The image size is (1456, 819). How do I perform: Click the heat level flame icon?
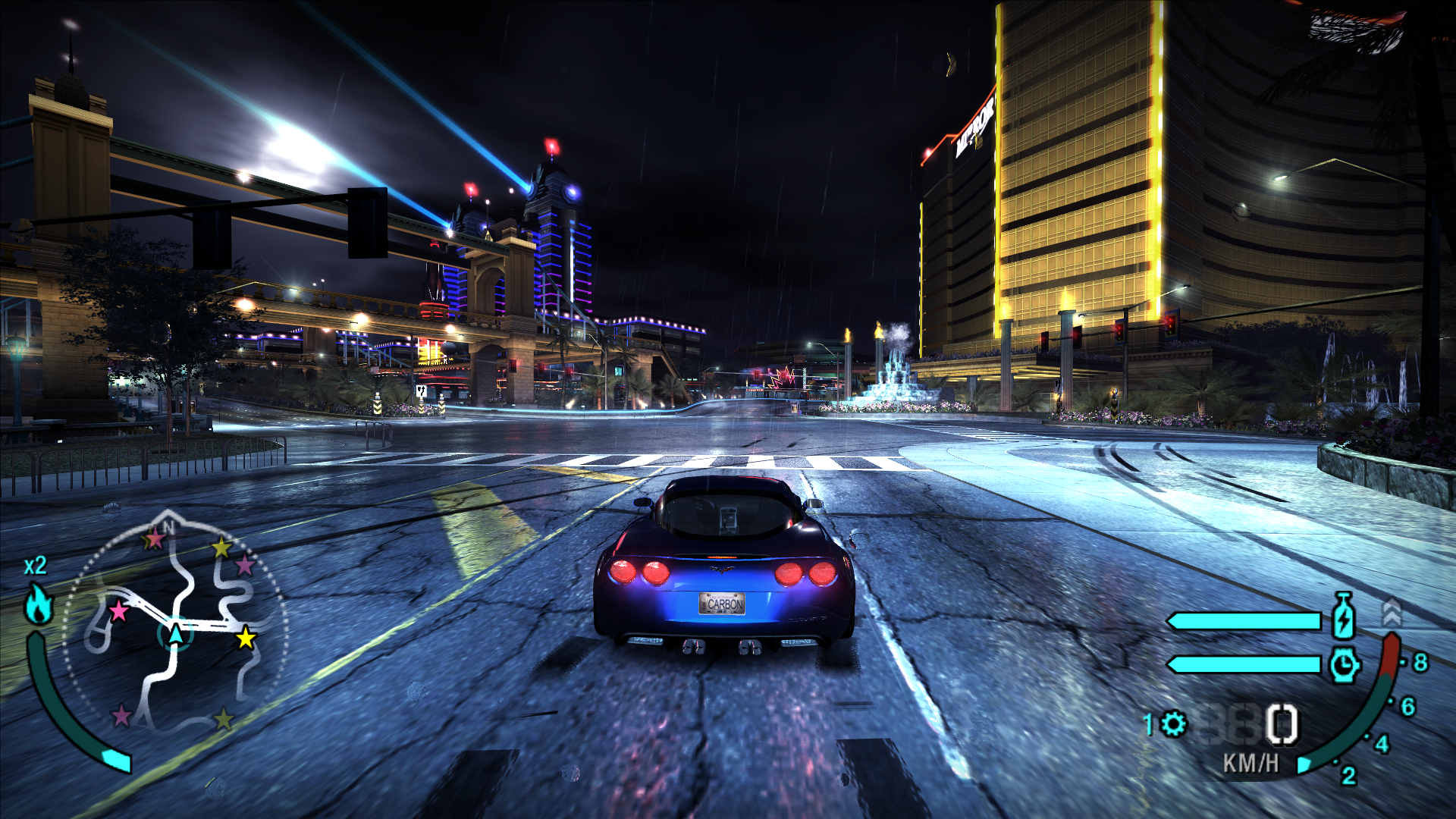pos(39,605)
